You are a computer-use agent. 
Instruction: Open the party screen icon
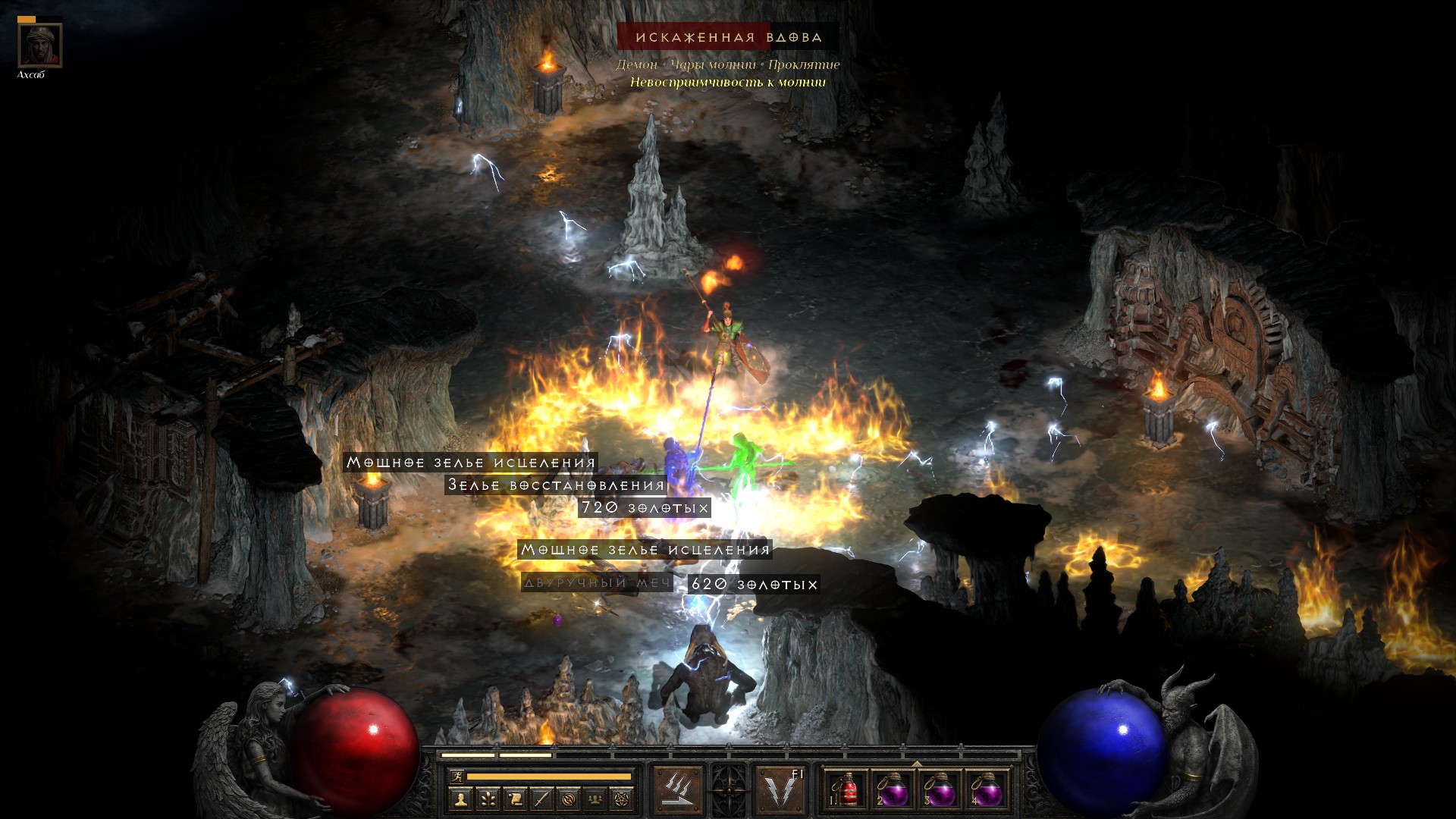(x=596, y=799)
